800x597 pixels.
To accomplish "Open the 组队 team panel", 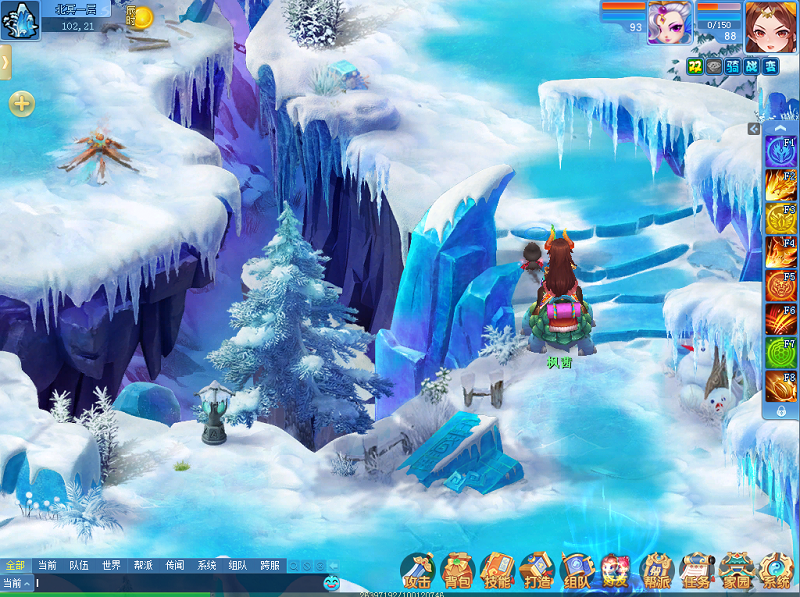I will click(x=577, y=570).
